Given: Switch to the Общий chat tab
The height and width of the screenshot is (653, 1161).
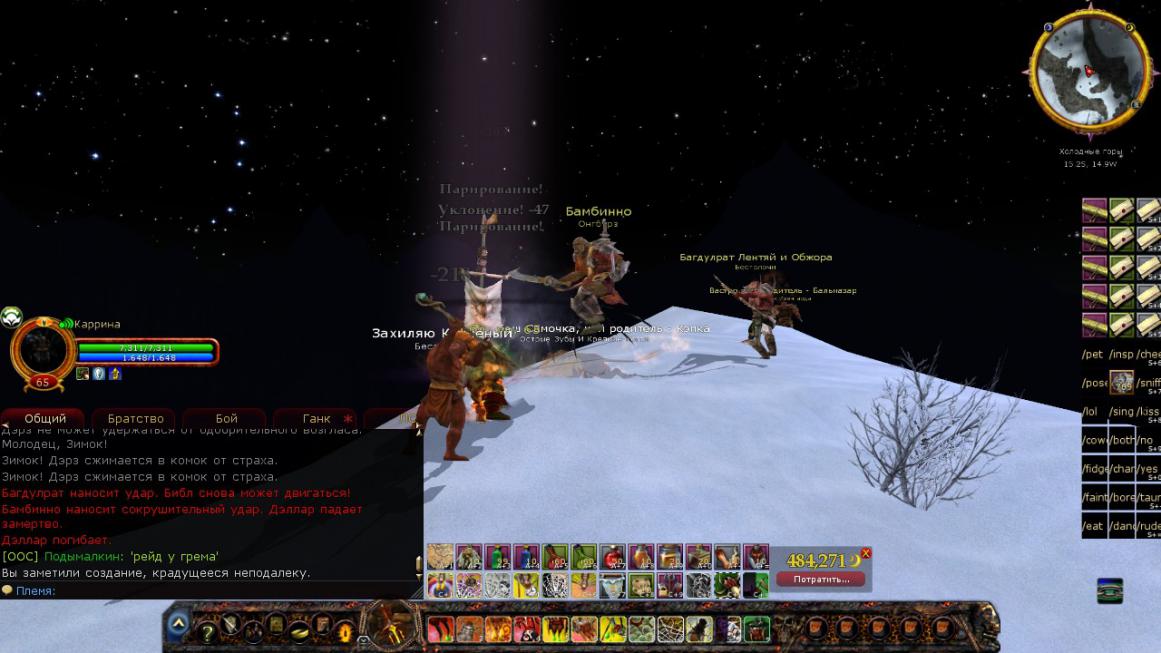Looking at the screenshot, I should point(45,419).
